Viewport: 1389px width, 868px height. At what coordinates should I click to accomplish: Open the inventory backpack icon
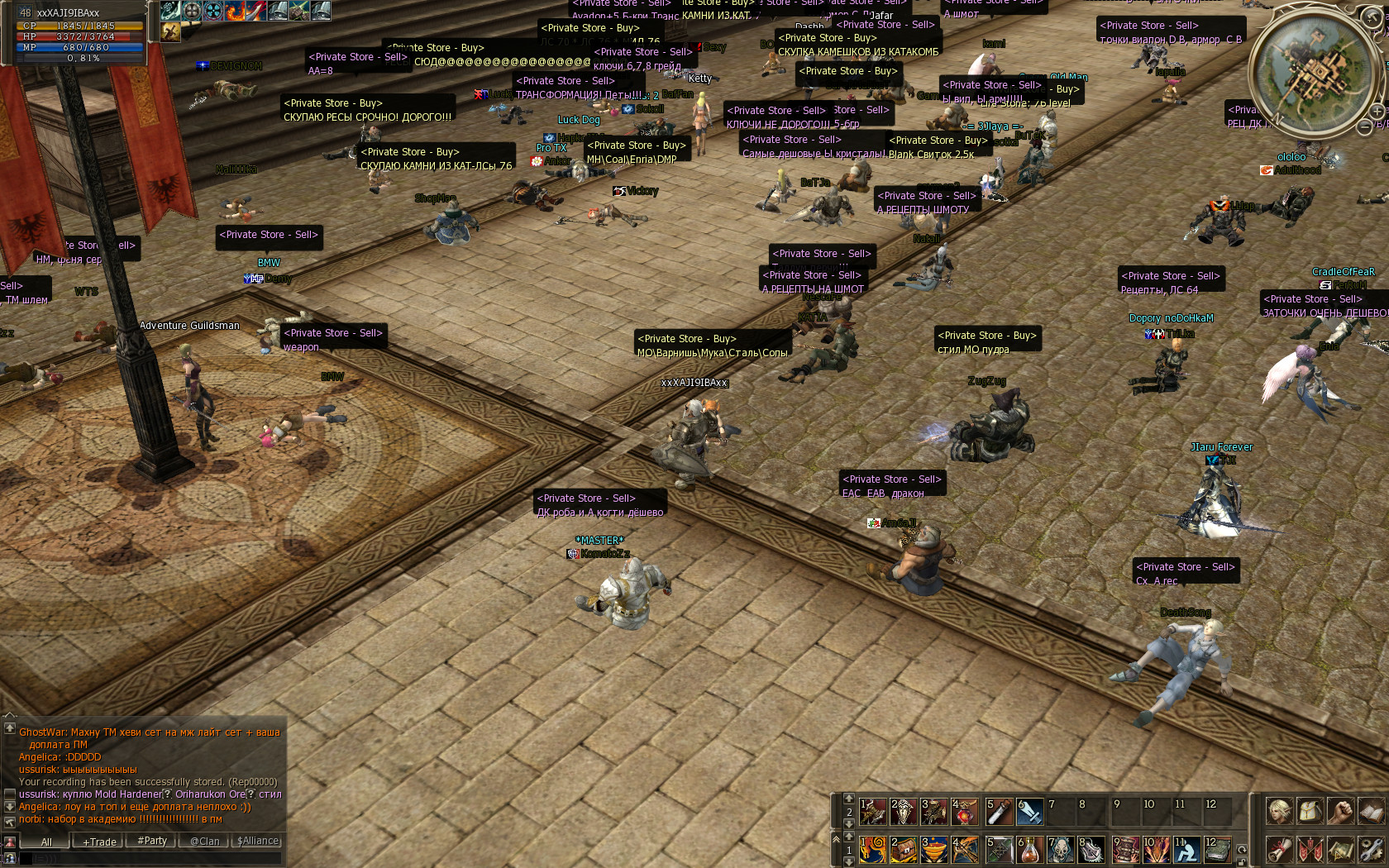[1310, 812]
